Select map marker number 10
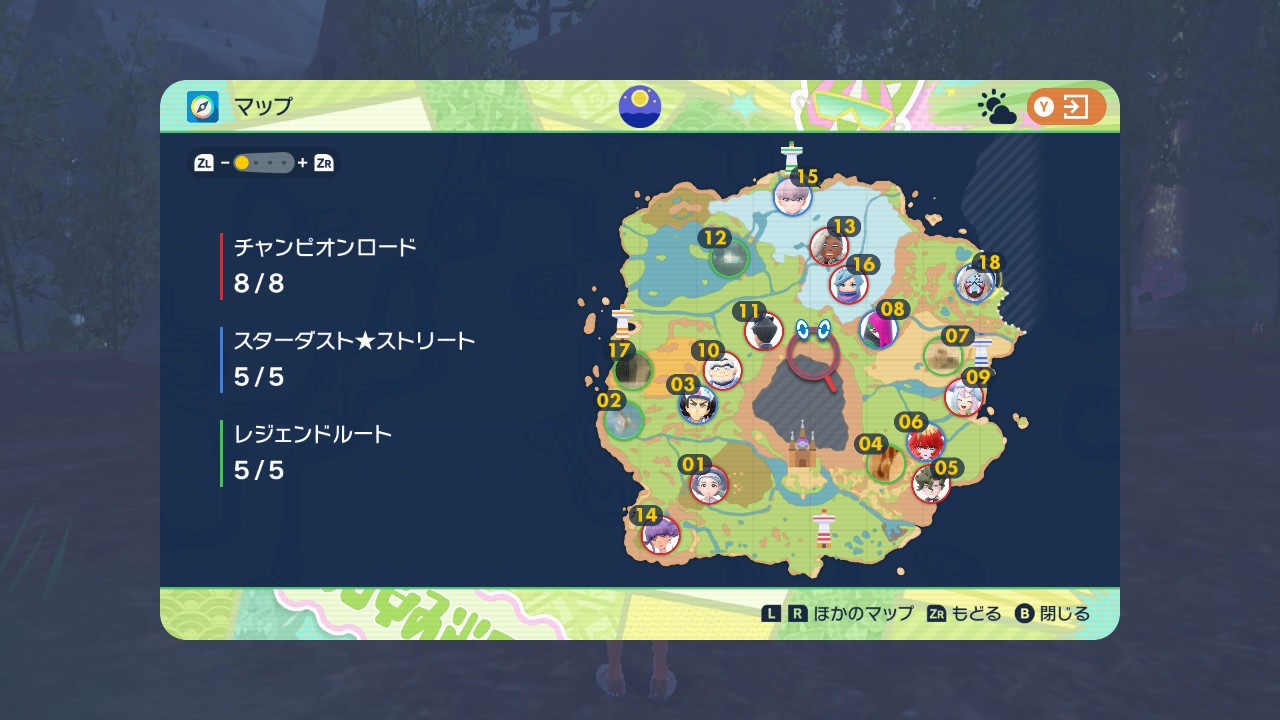 pyautogui.click(x=722, y=370)
